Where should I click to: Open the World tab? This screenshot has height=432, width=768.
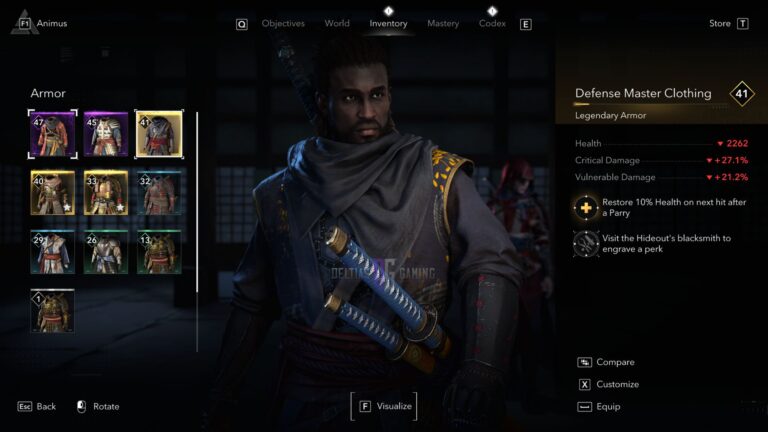coord(337,23)
